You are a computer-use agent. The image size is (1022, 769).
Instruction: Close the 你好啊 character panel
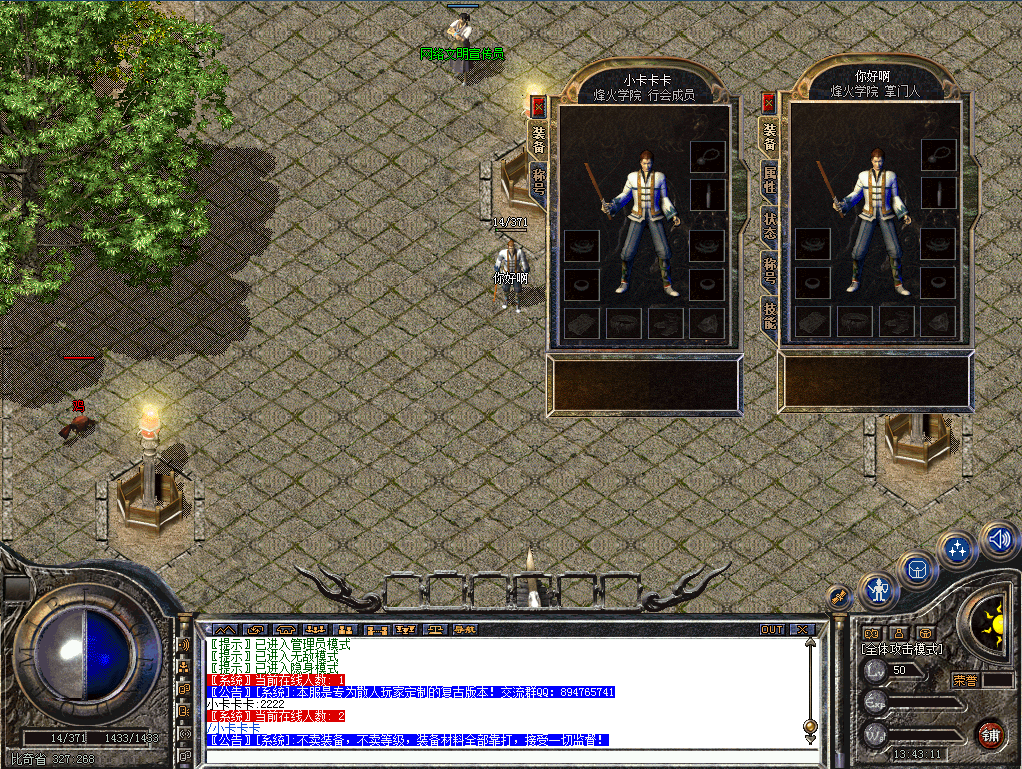click(768, 103)
